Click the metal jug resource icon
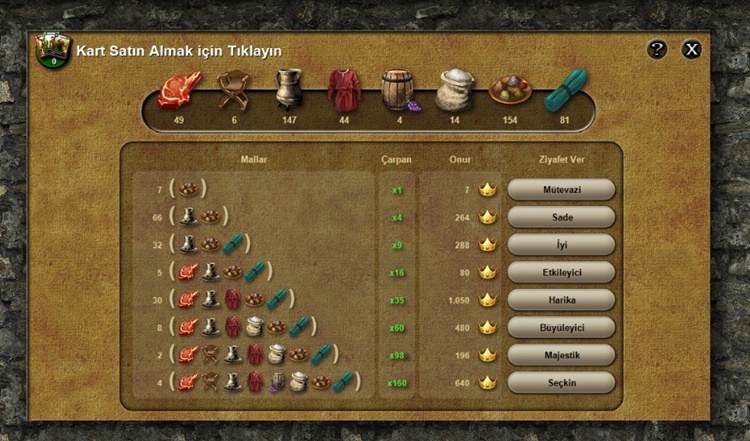 [x=288, y=90]
